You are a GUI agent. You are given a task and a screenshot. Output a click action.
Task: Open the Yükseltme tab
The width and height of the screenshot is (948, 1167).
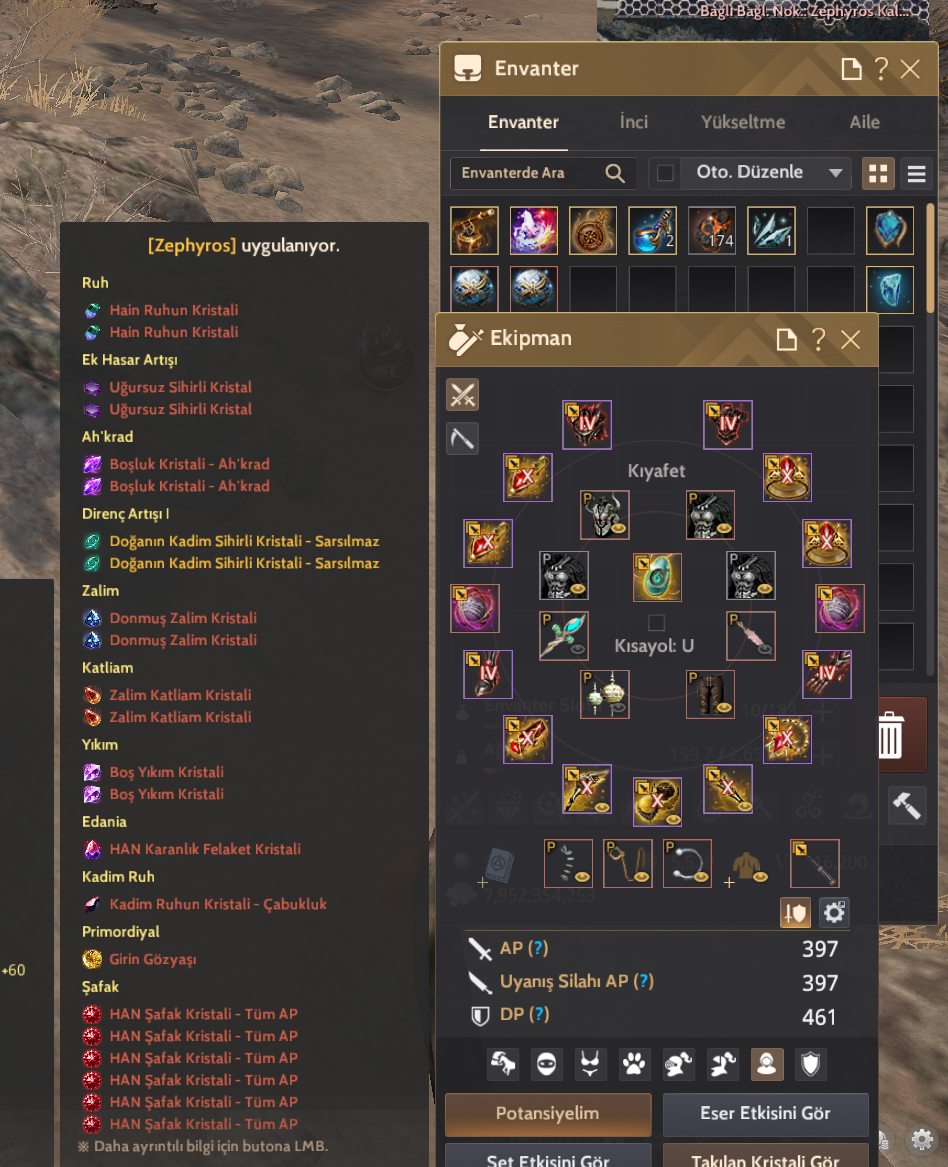tap(743, 122)
